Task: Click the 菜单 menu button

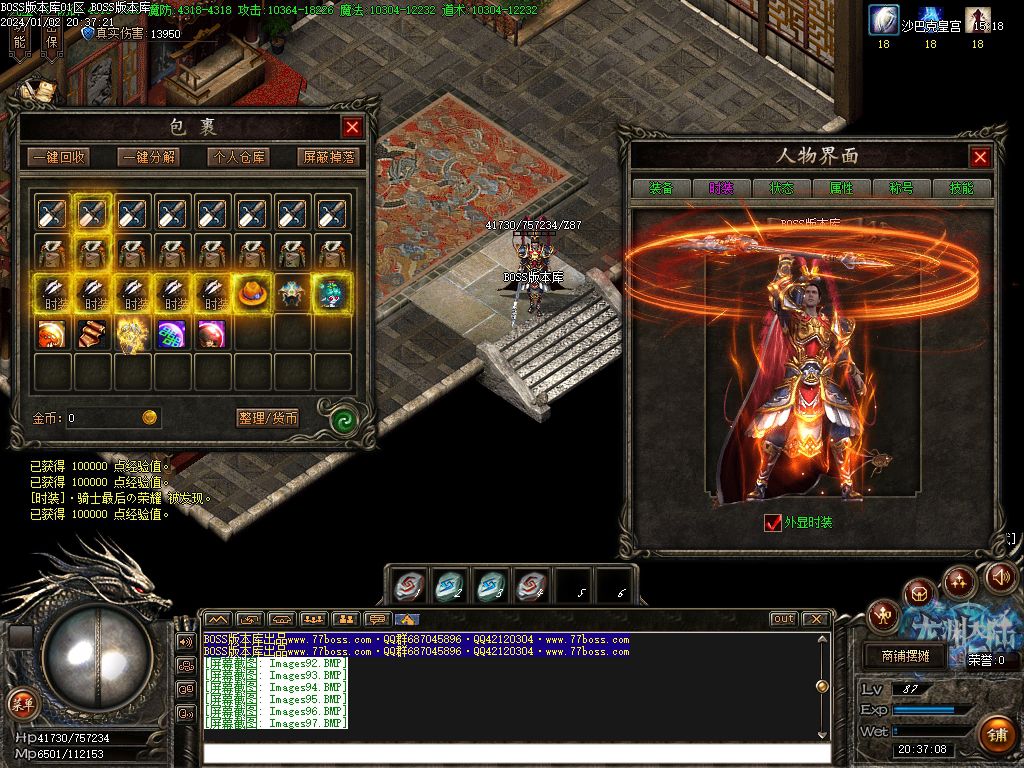Action: coord(21,704)
